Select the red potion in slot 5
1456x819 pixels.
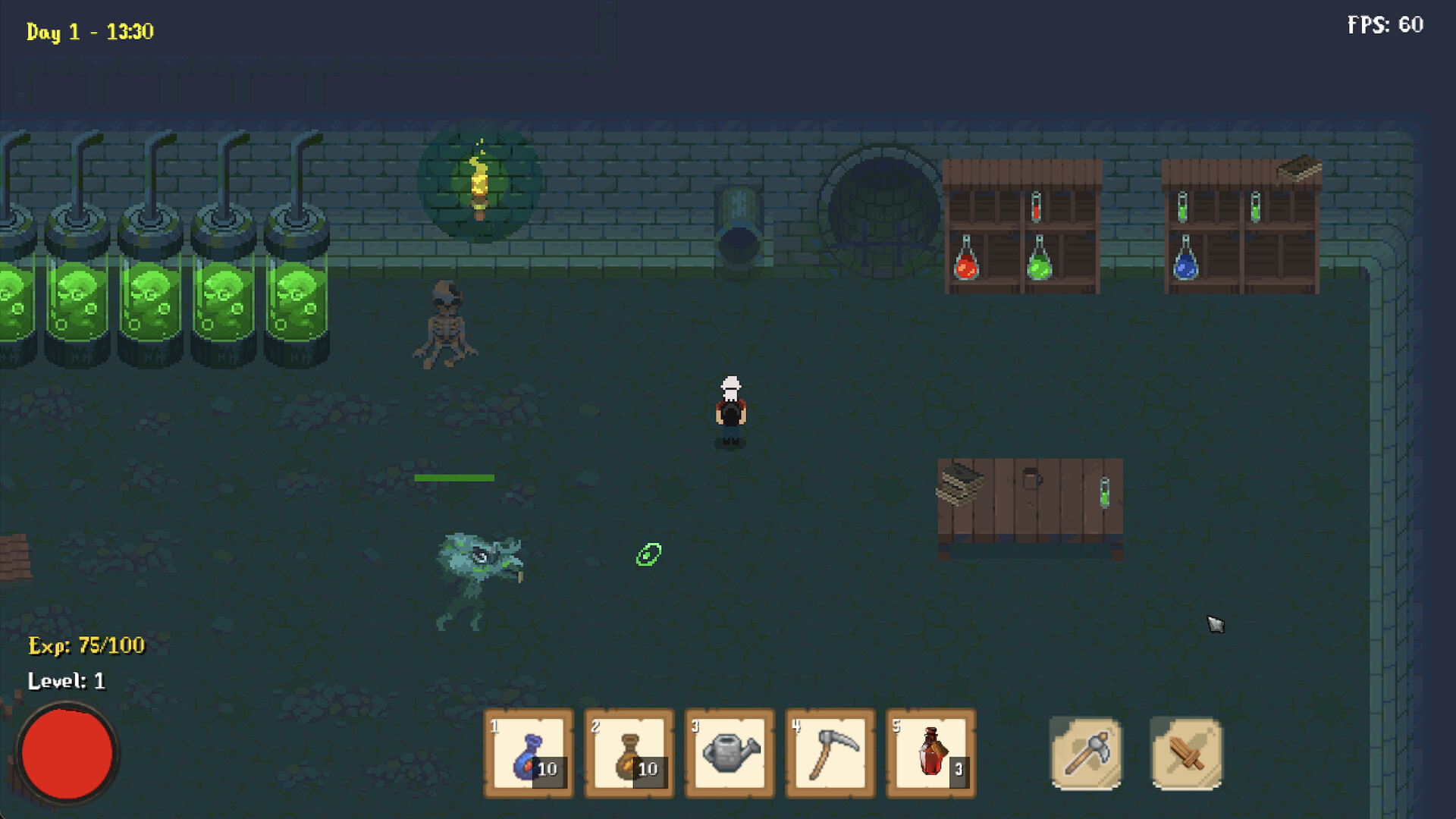pyautogui.click(x=930, y=755)
